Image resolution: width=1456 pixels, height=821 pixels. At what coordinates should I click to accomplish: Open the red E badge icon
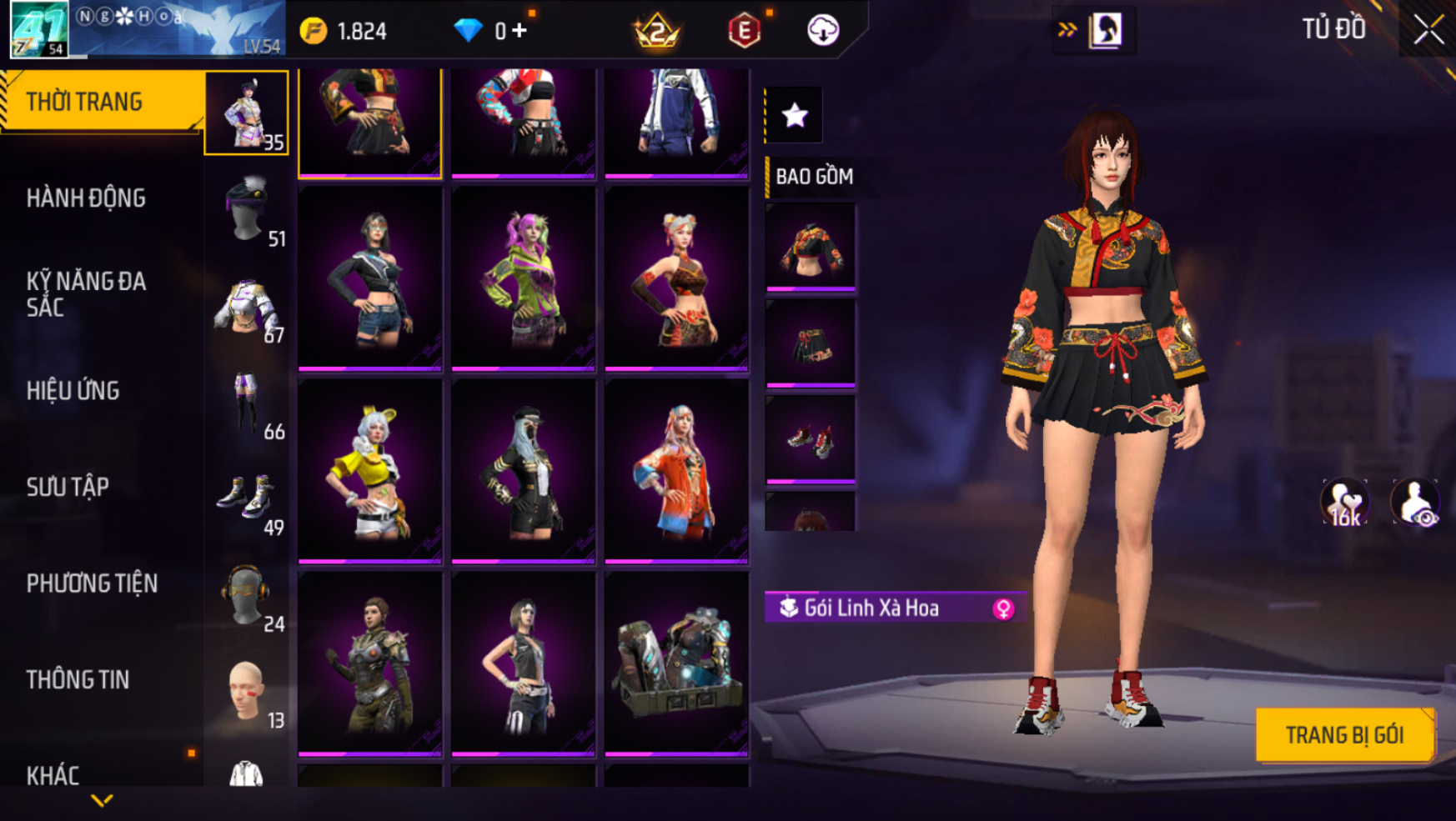point(744,32)
